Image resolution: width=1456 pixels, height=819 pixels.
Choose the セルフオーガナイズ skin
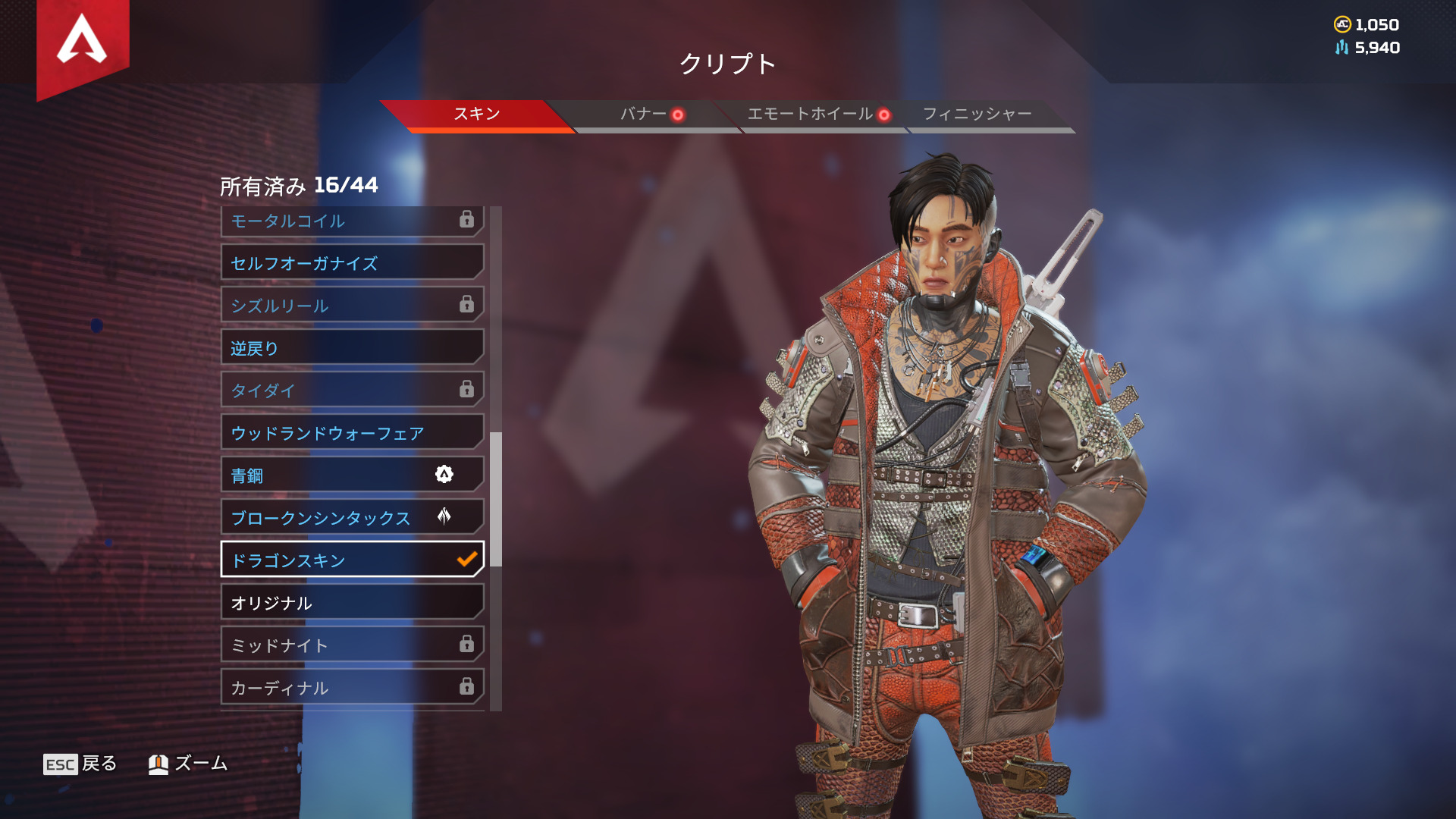(x=352, y=263)
